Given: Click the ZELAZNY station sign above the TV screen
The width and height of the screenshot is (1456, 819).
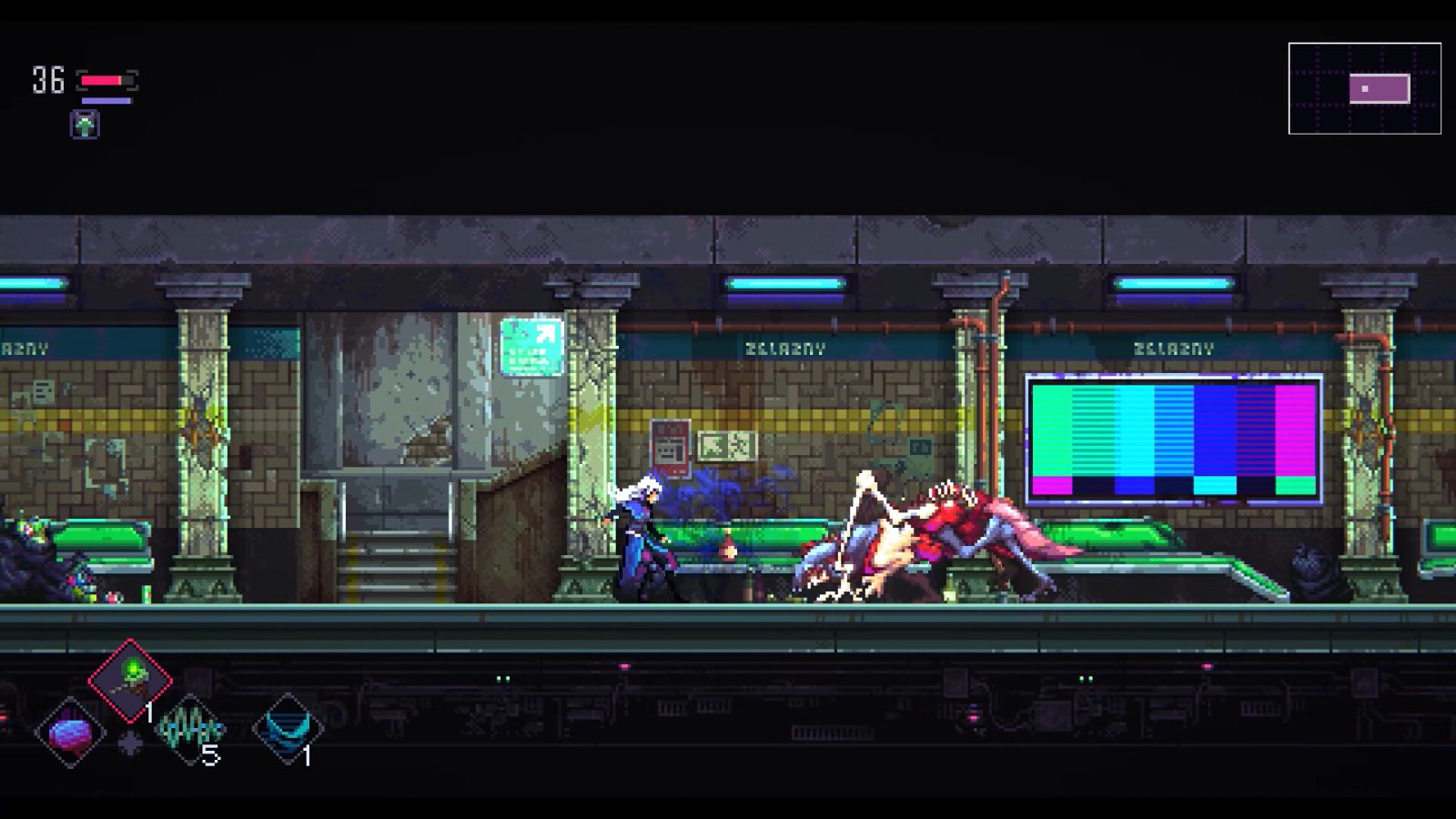Looking at the screenshot, I should click(1175, 347).
